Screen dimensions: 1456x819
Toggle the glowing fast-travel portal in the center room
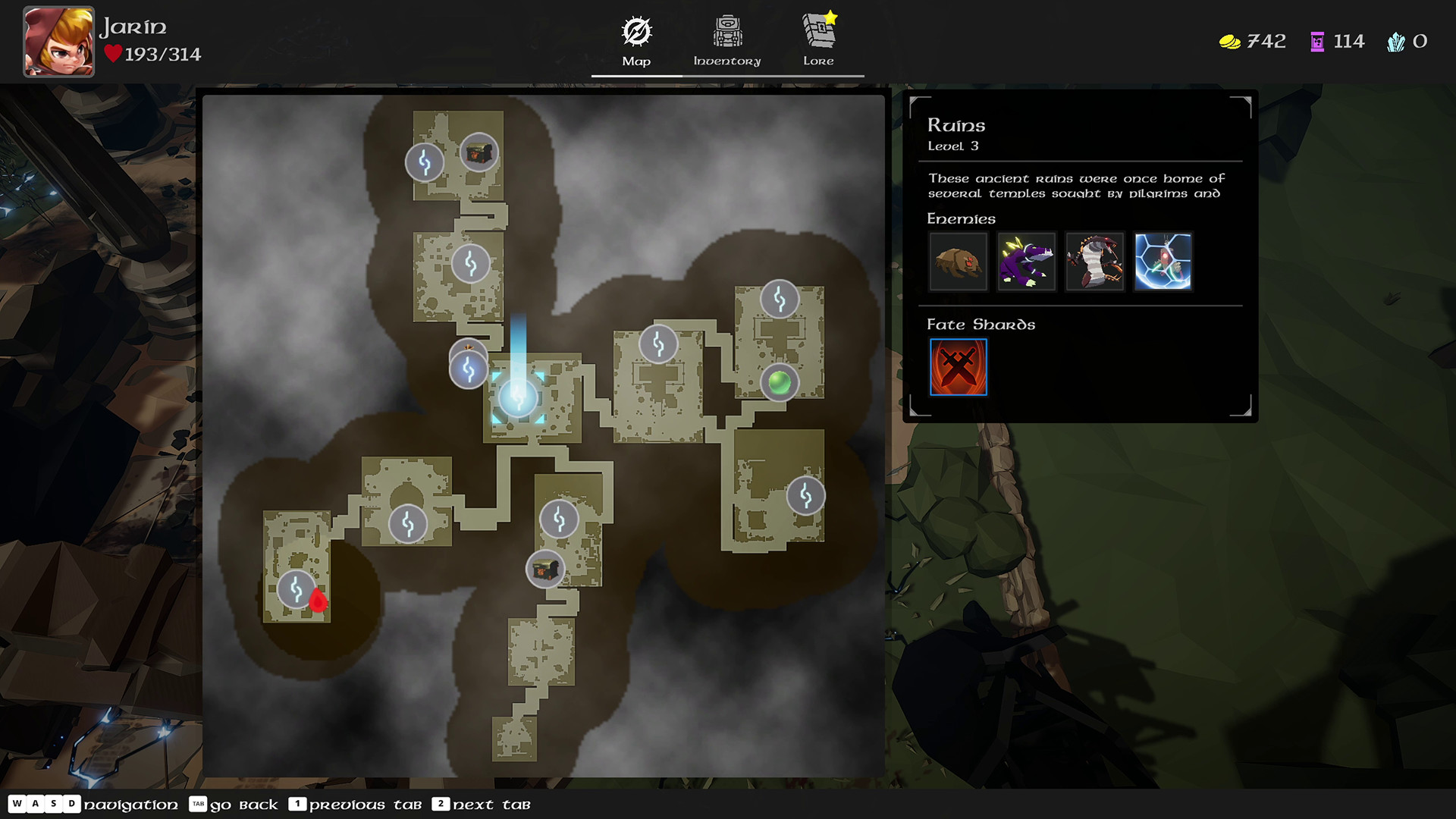(519, 398)
